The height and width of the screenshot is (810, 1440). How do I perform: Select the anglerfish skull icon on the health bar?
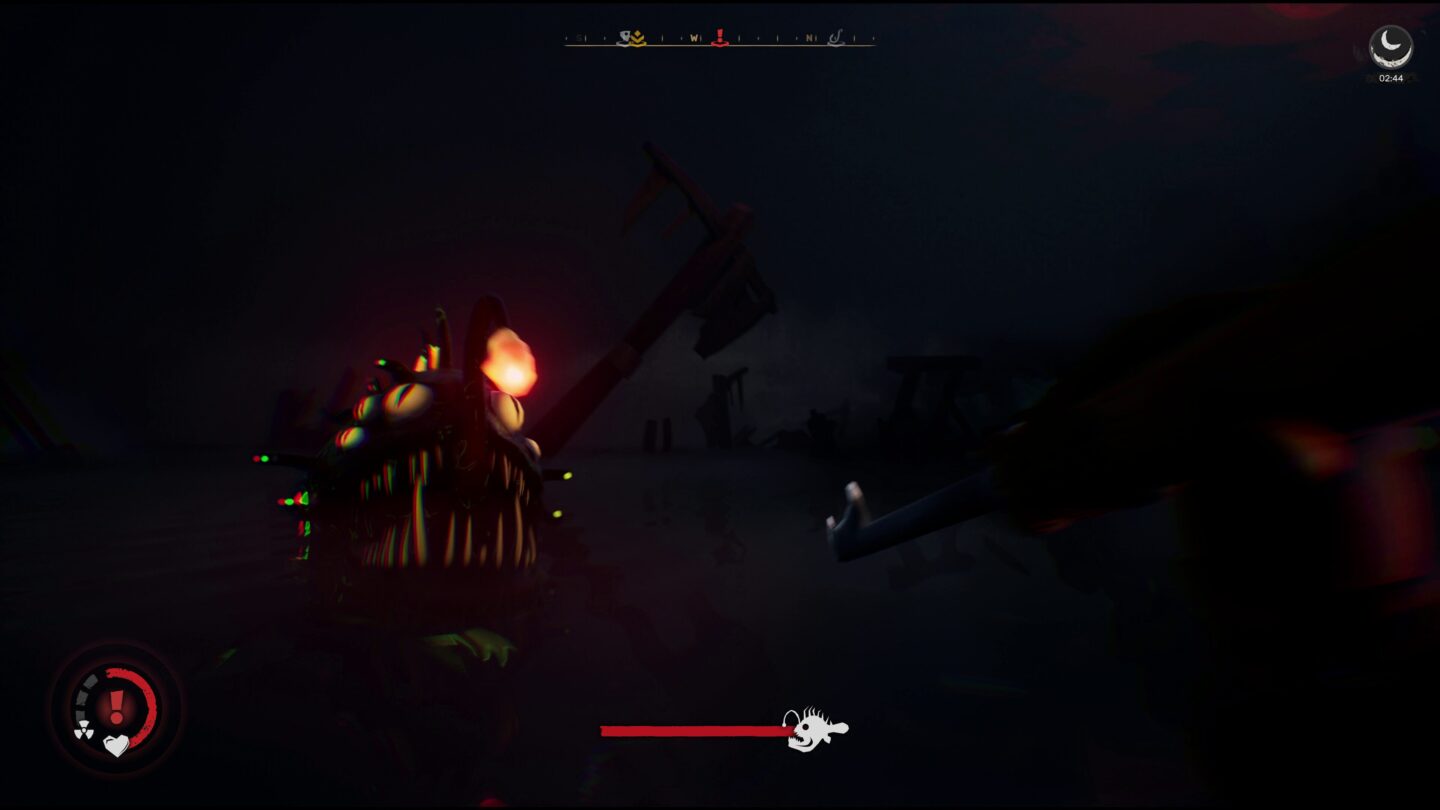tap(811, 729)
